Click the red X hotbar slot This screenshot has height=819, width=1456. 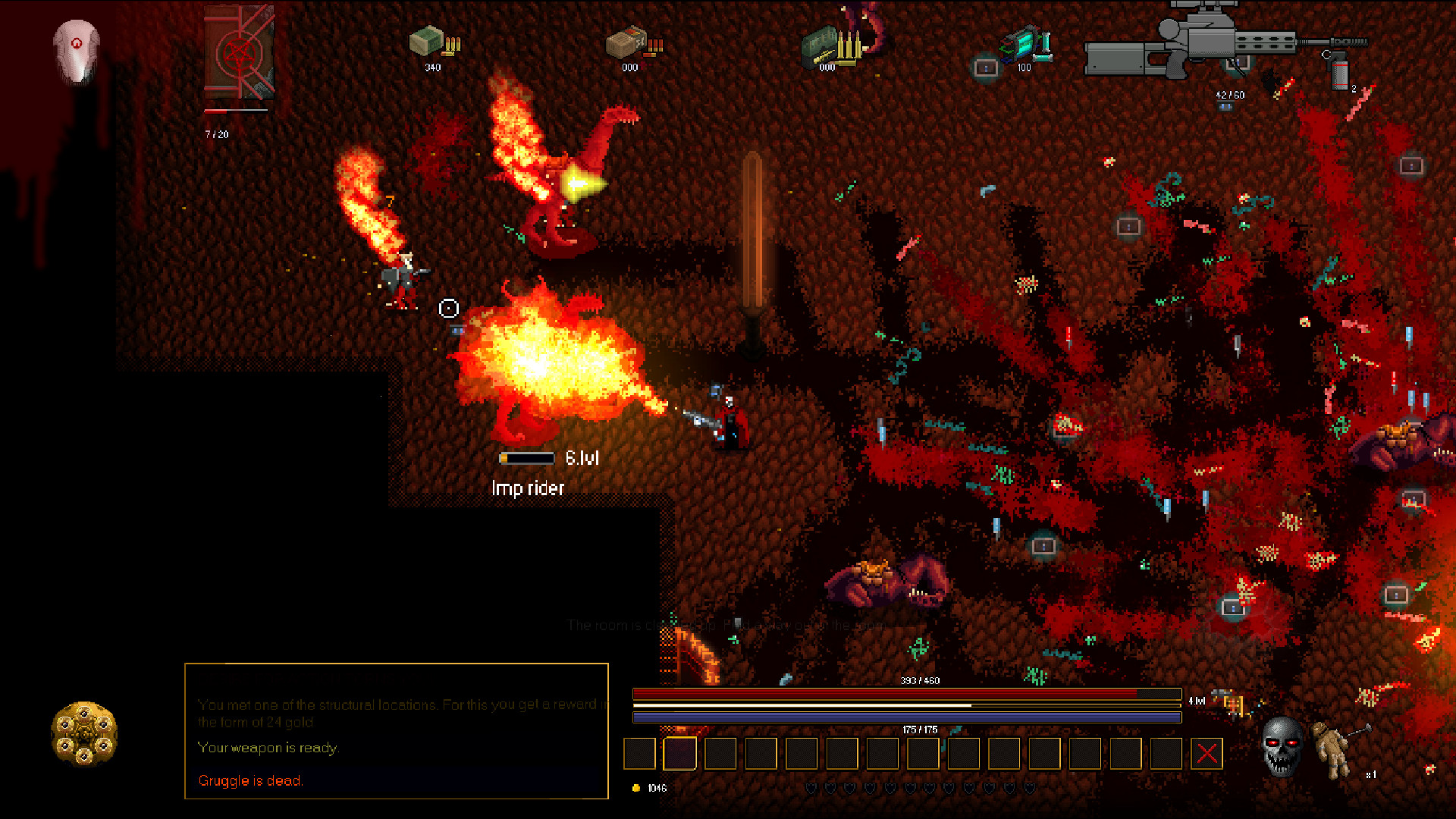pyautogui.click(x=1207, y=753)
